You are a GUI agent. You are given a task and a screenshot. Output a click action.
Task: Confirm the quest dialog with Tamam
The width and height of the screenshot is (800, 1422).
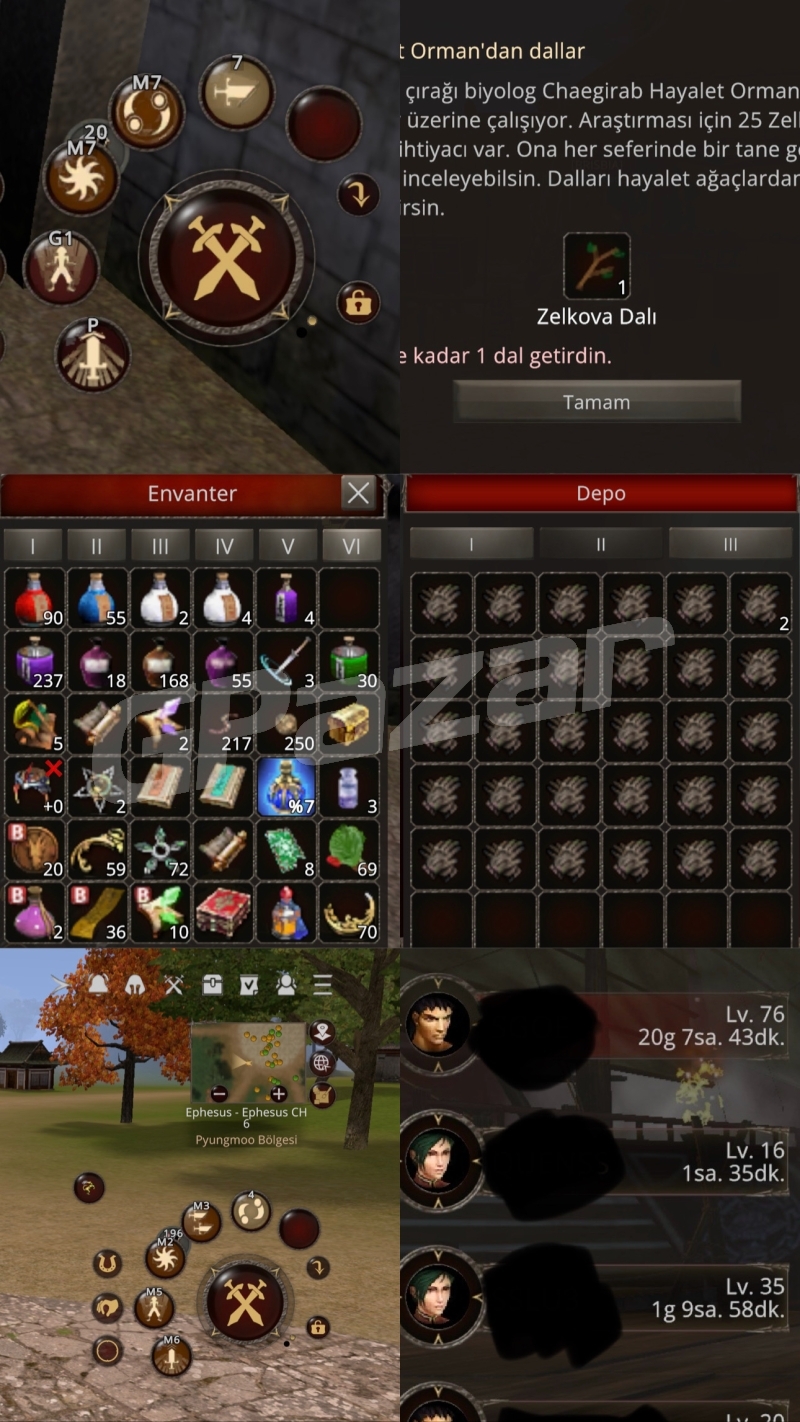[596, 402]
